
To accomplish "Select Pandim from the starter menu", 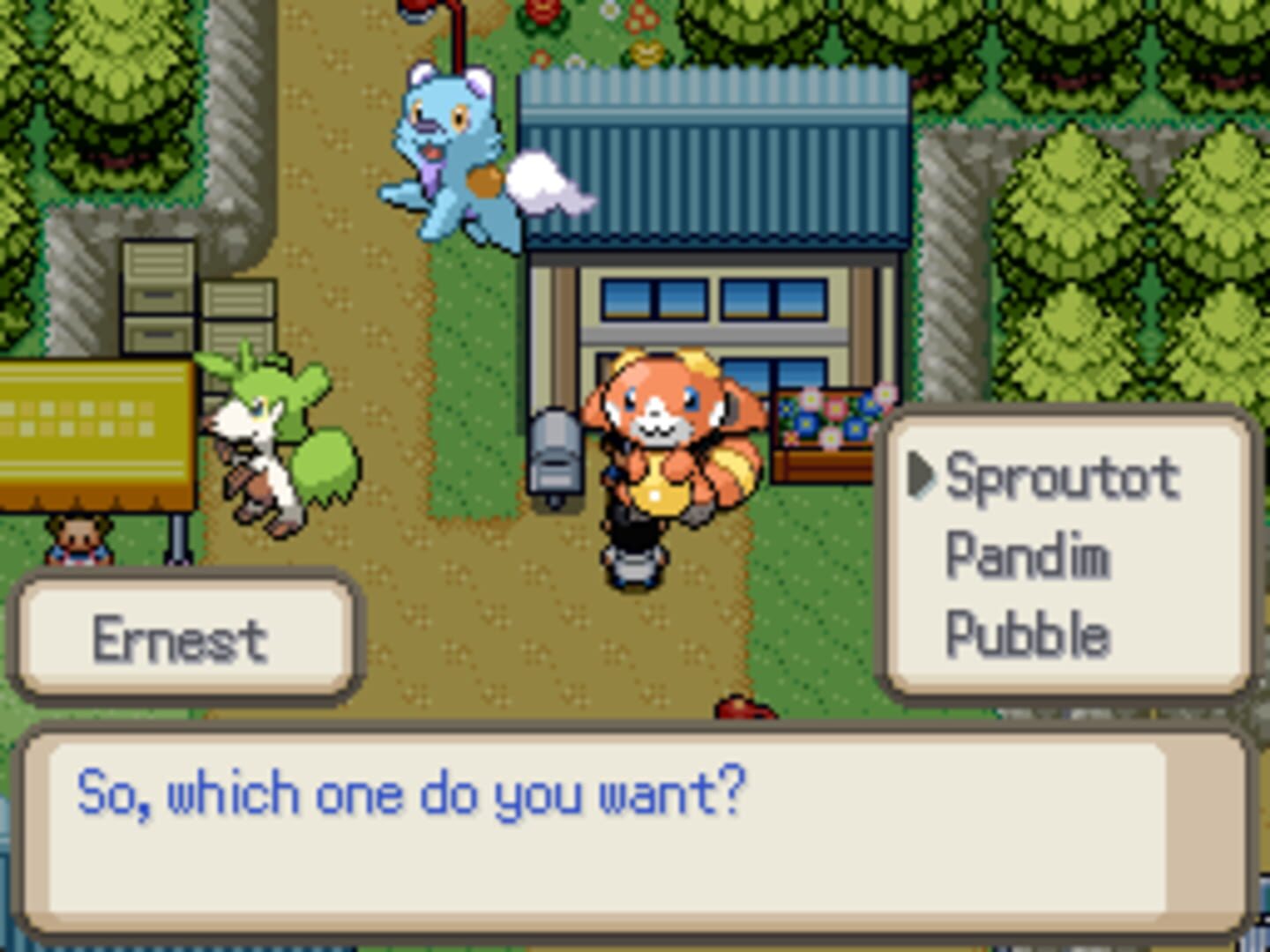I will pyautogui.click(x=1027, y=555).
